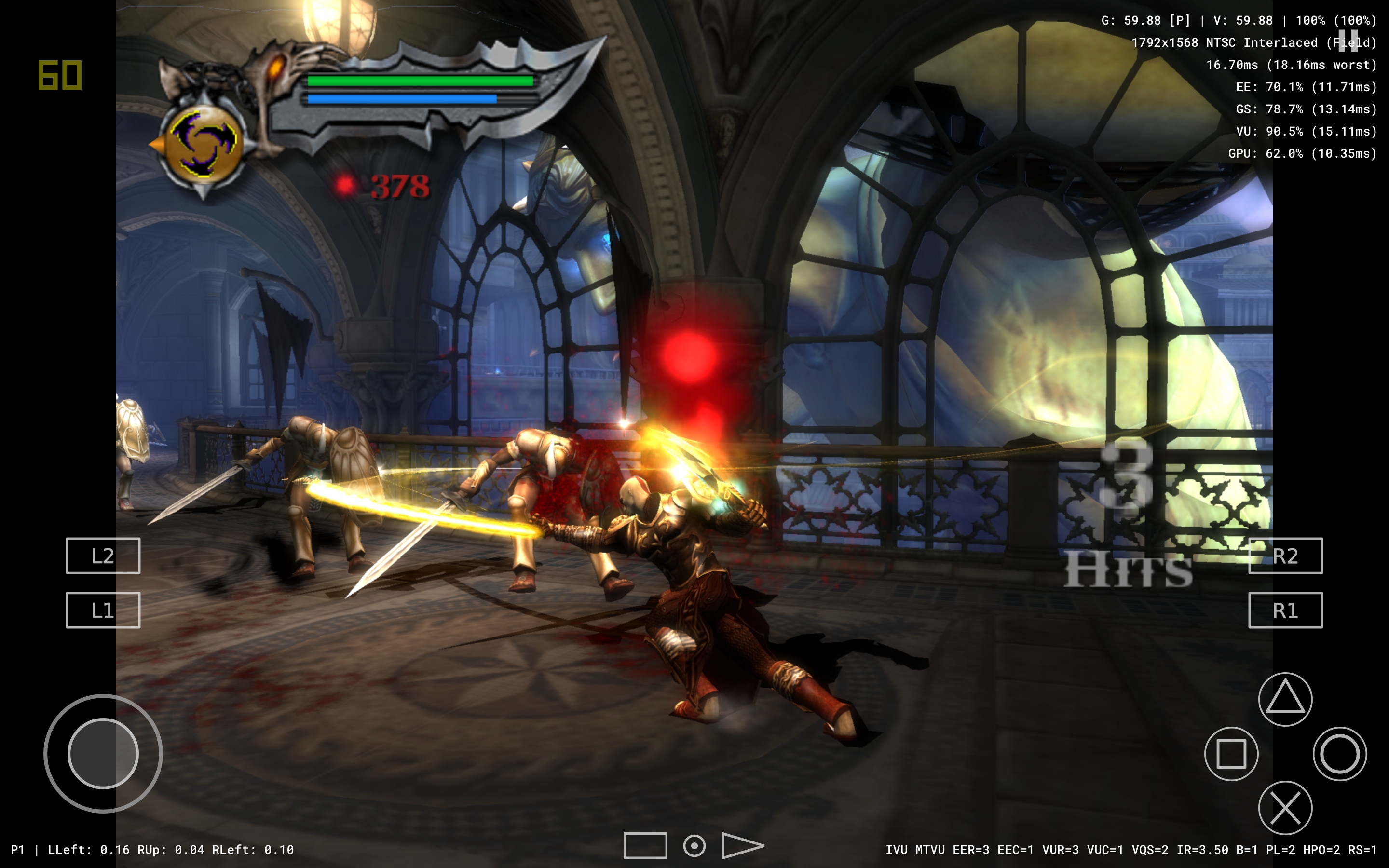This screenshot has width=1389, height=868.
Task: Tap the circle face button
Action: click(x=1340, y=753)
